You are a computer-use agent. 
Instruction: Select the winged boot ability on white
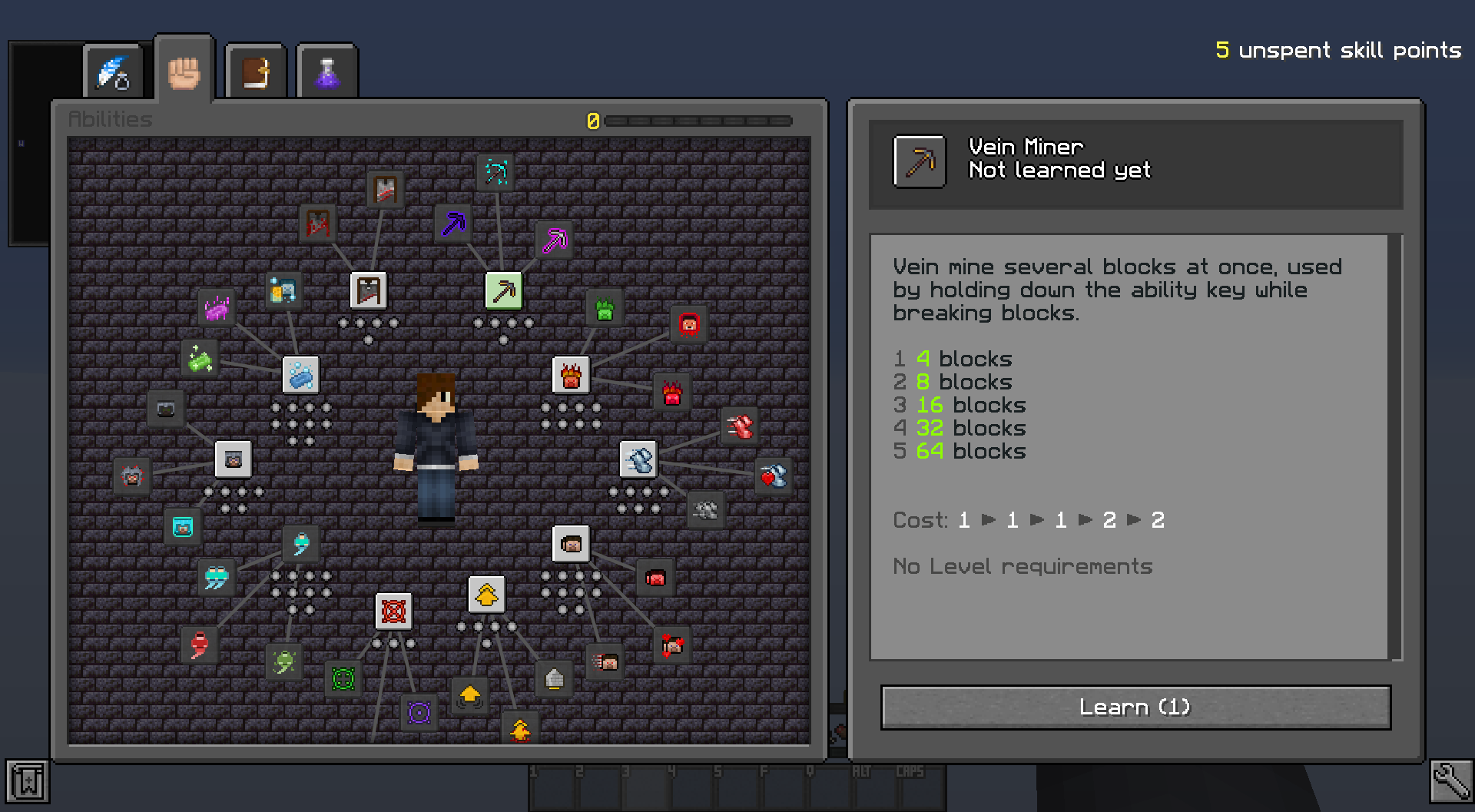click(638, 460)
